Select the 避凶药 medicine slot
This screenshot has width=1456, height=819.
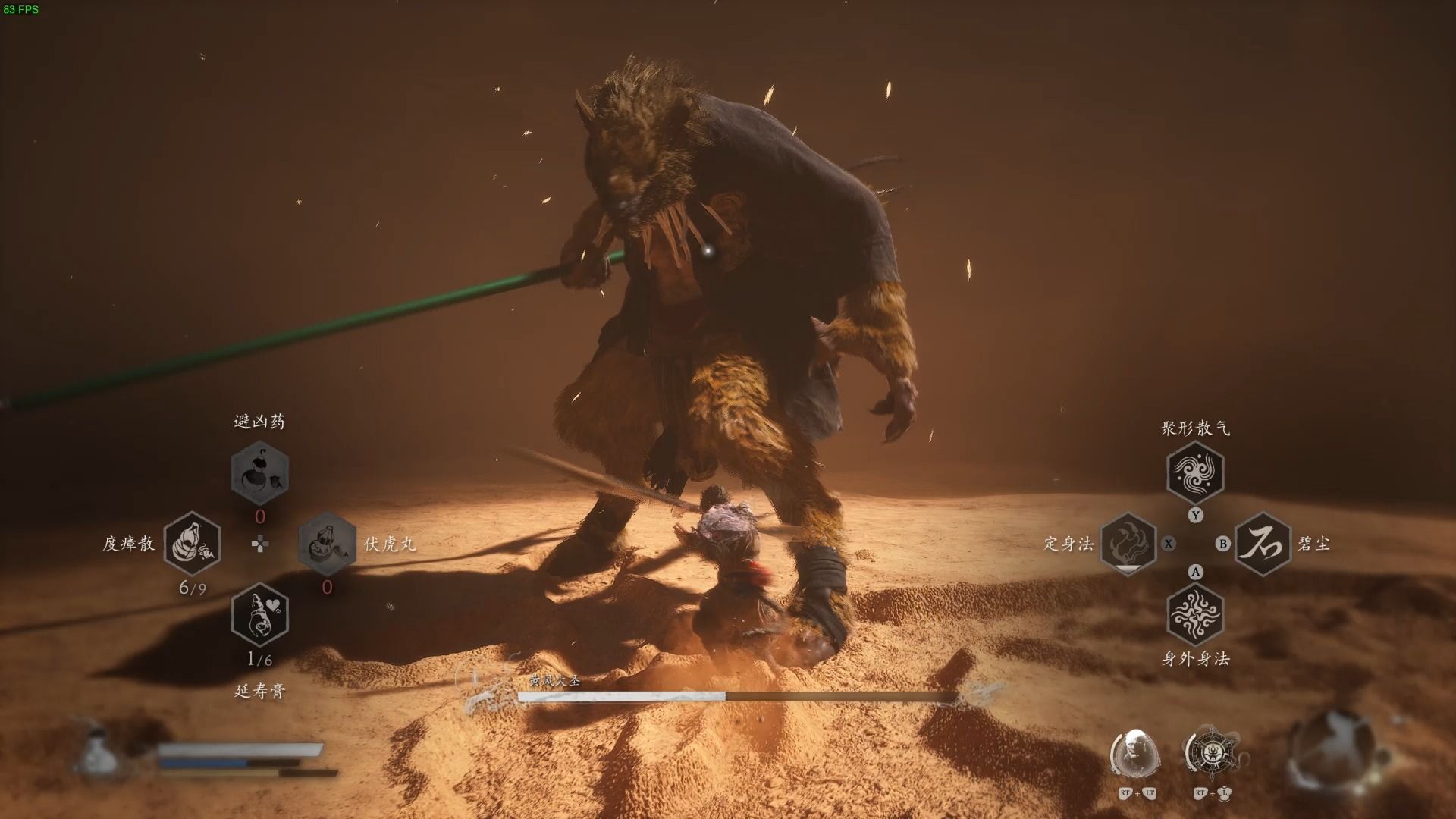click(259, 473)
